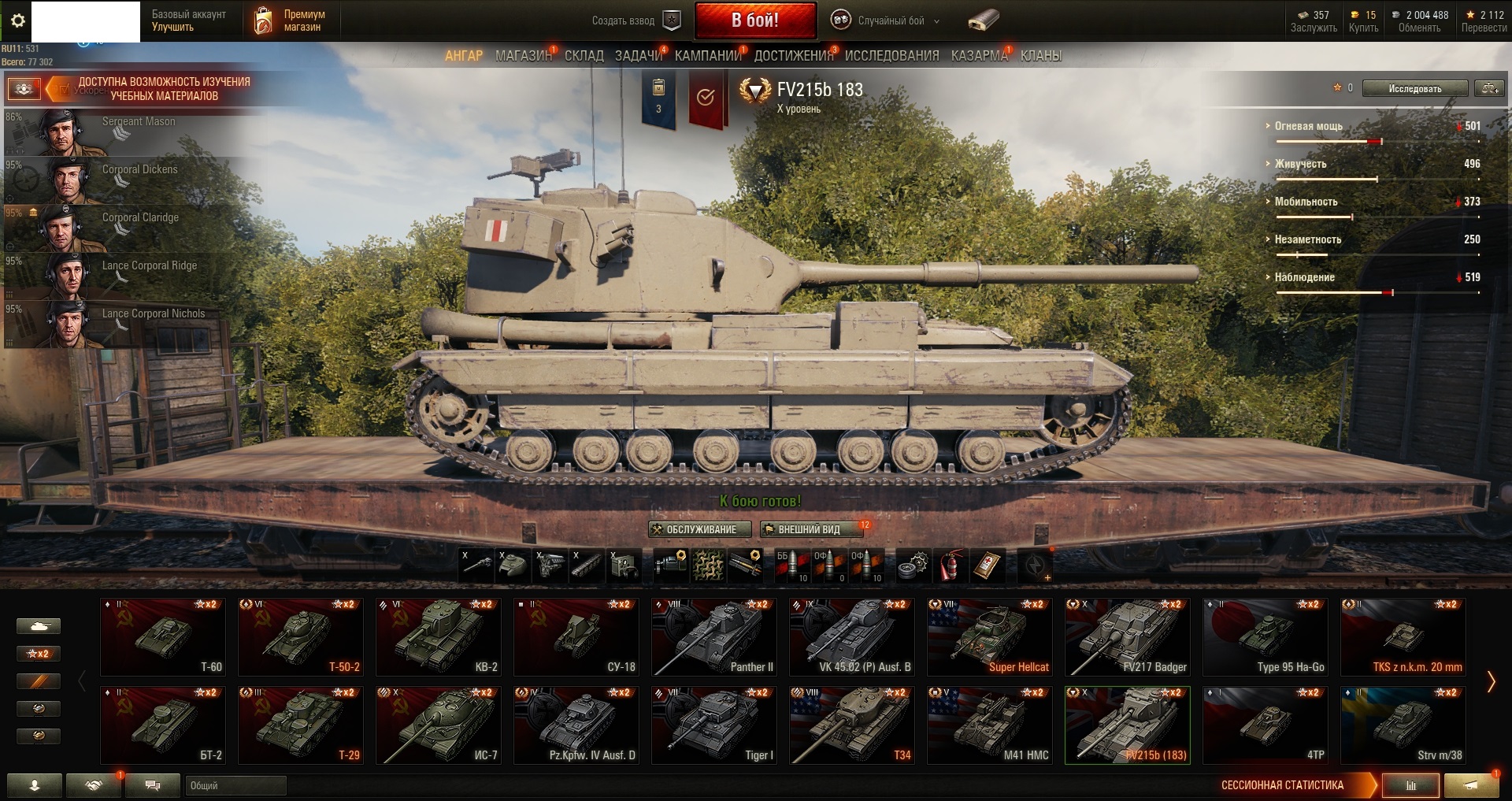
Task: Show the КЛАНЫ tab
Action: (x=1040, y=55)
